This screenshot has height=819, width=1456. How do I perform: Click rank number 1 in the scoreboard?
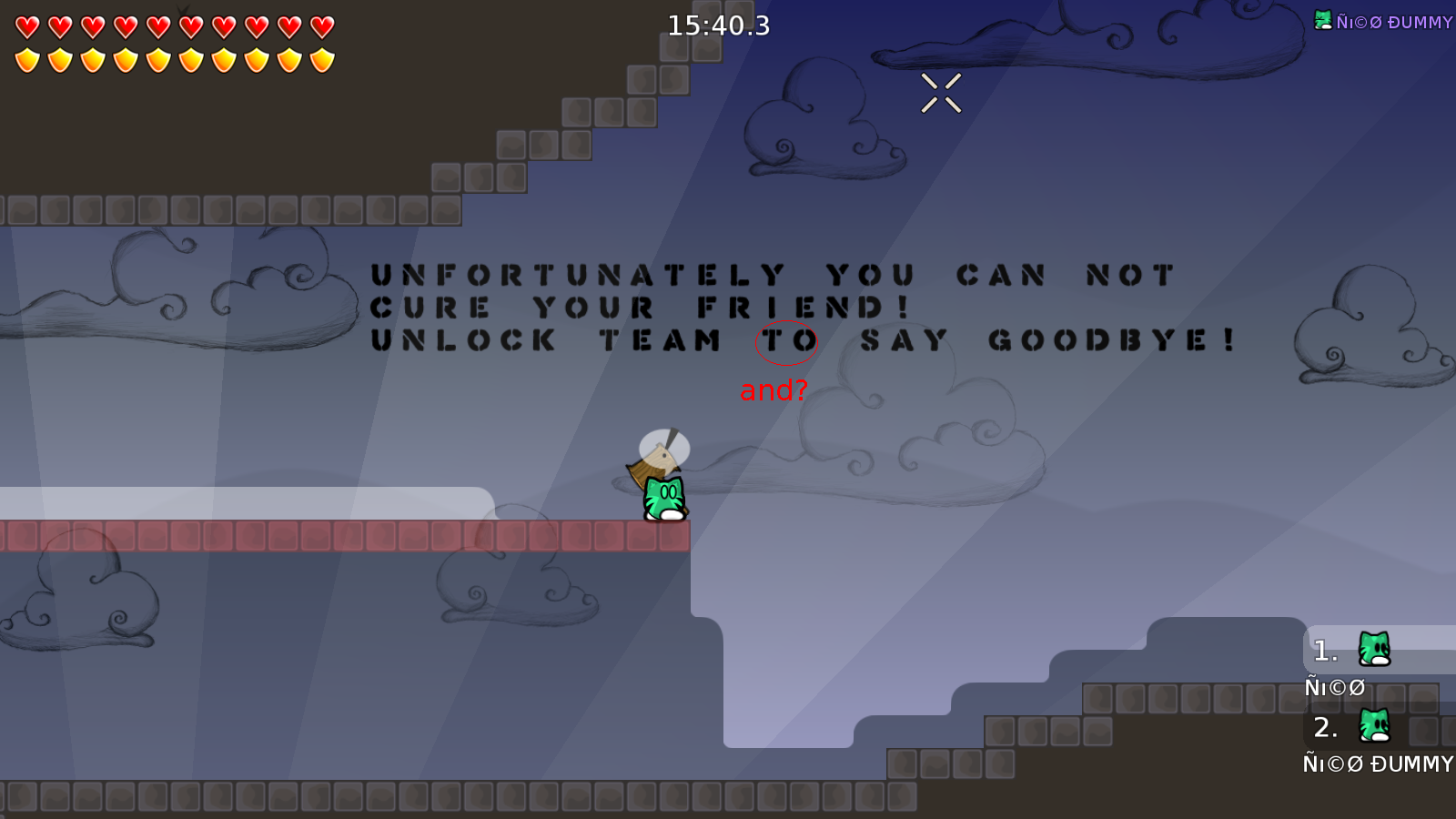pos(1324,651)
